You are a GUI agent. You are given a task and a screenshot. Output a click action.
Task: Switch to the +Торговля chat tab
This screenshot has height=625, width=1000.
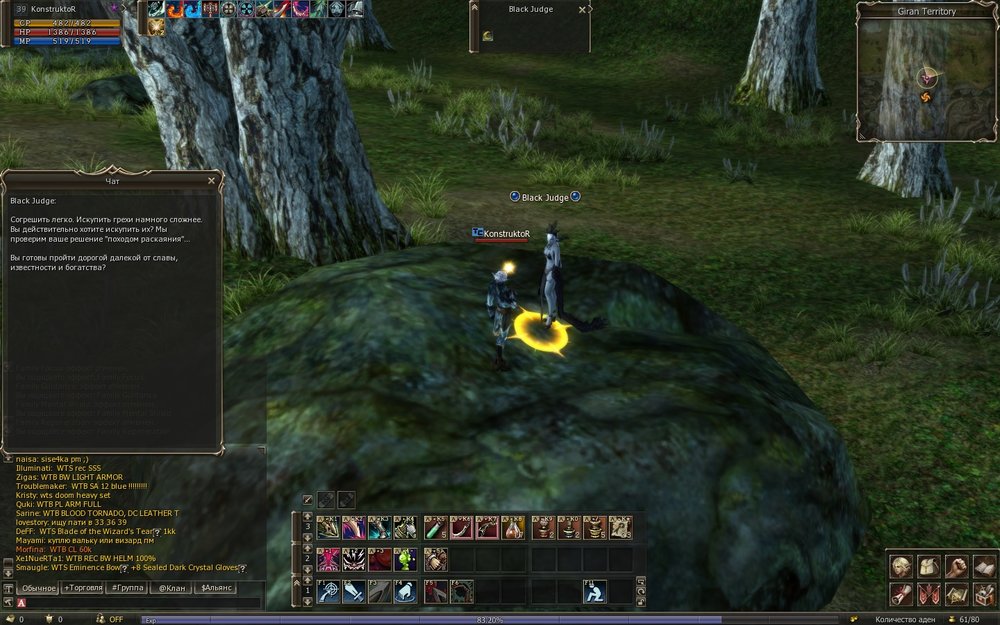point(82,588)
